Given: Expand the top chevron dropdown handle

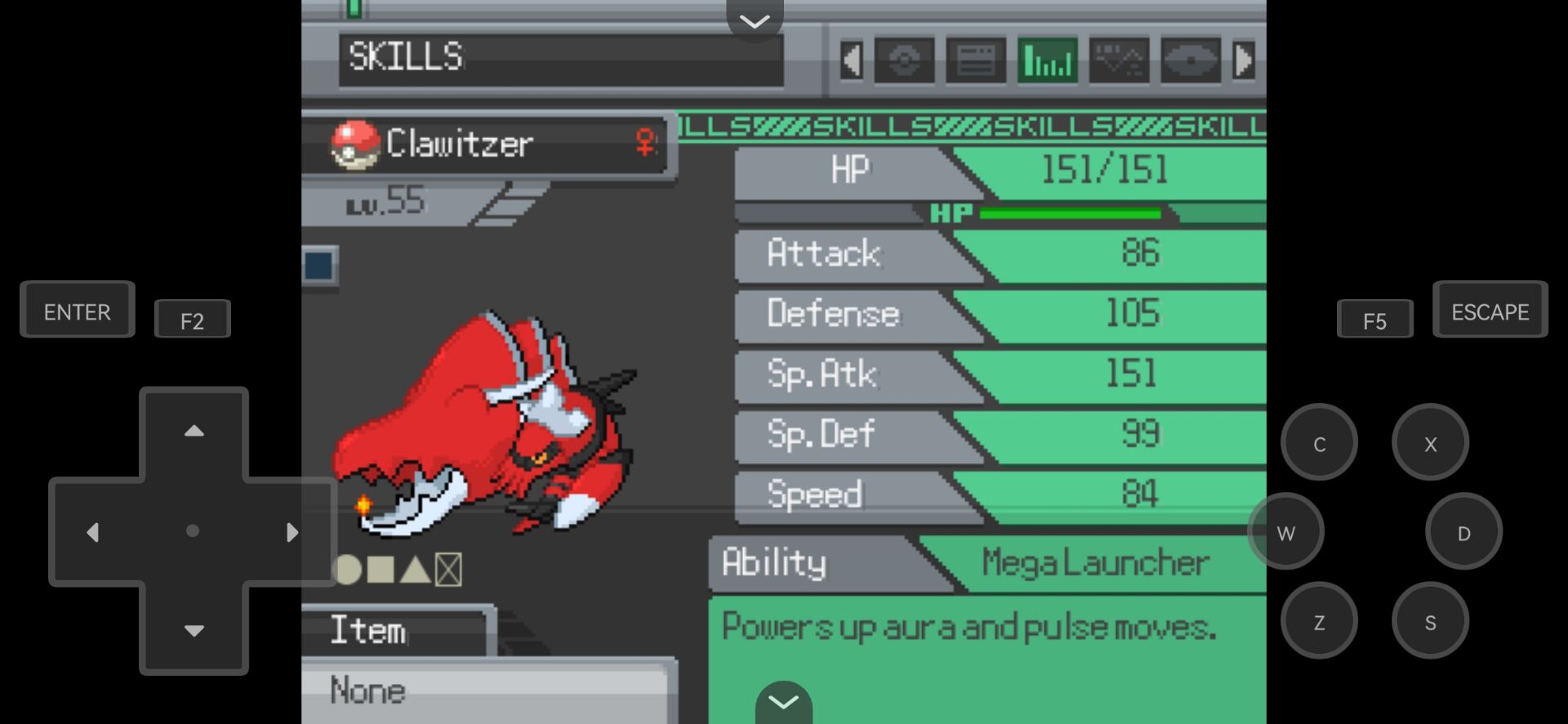Looking at the screenshot, I should [755, 20].
